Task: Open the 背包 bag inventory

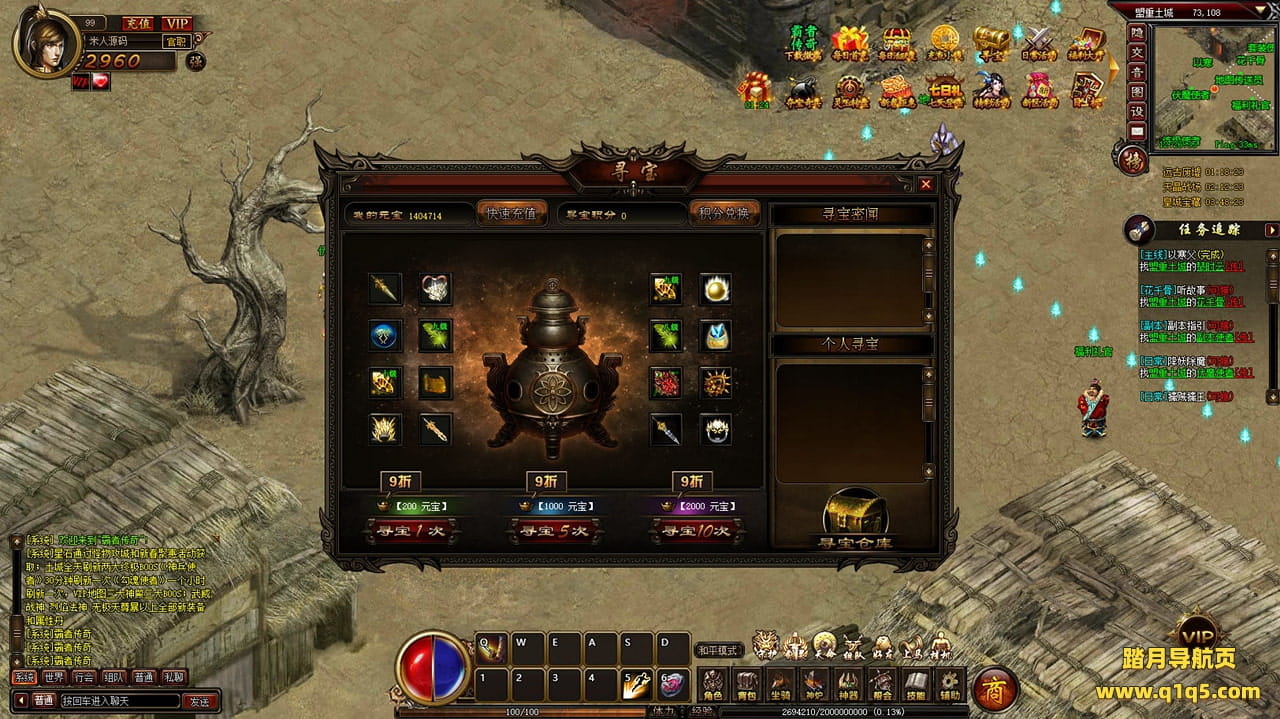Action: coord(746,686)
